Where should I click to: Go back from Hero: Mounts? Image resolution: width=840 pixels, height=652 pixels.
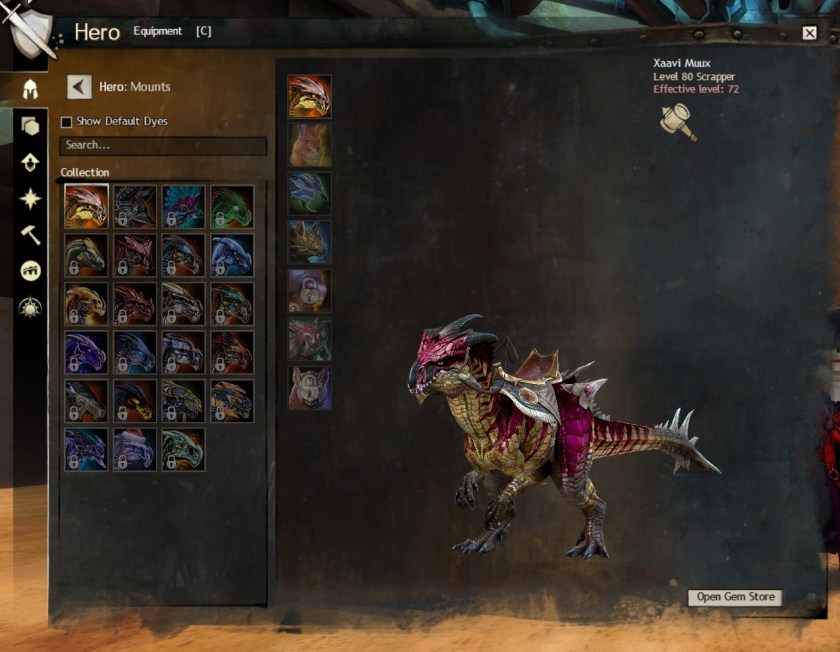pos(79,87)
